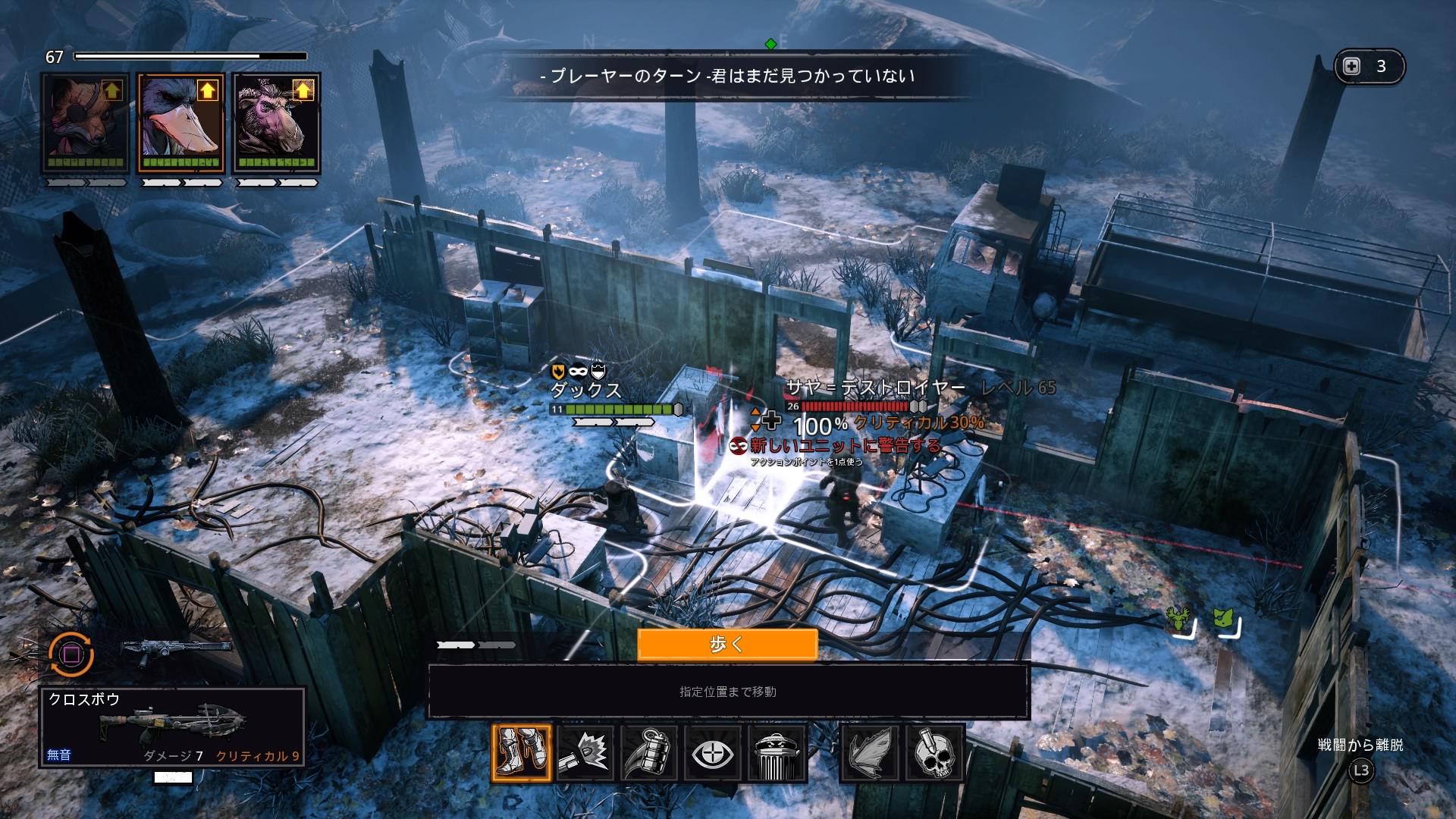
Task: Confirm the orange 歩く walk button
Action: click(727, 645)
